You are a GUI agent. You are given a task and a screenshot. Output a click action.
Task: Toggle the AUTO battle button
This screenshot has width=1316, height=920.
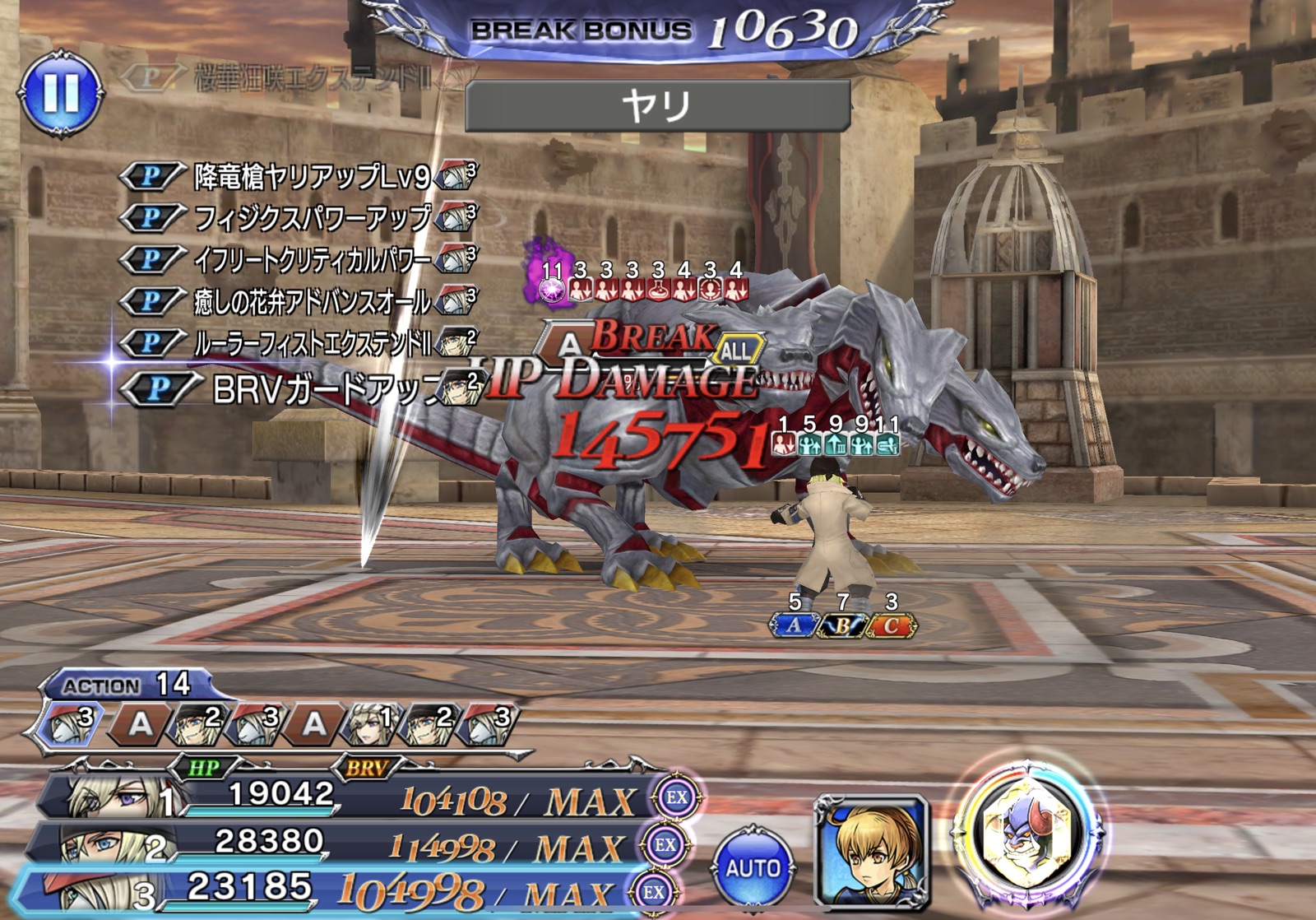(x=753, y=868)
